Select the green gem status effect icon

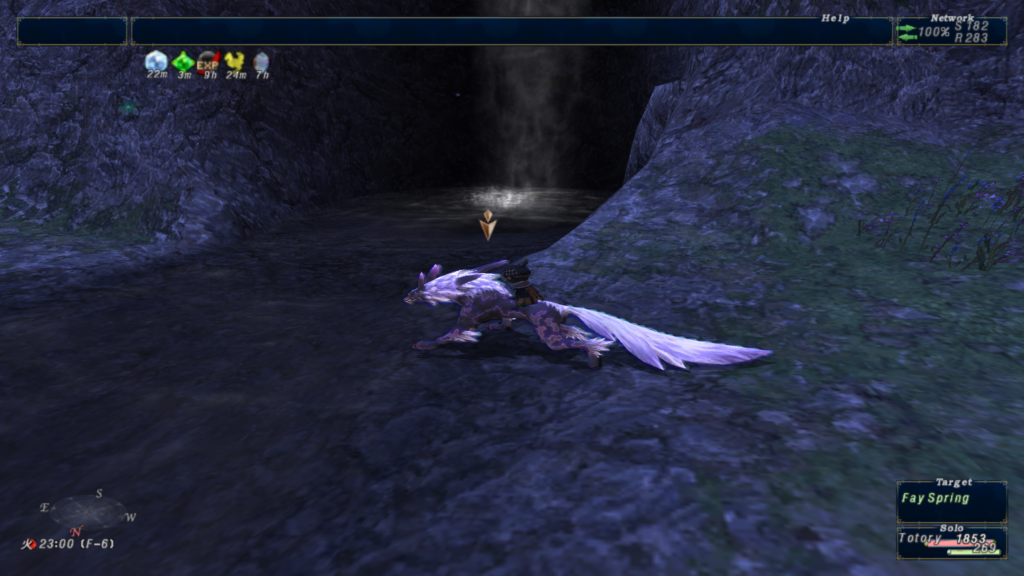tap(183, 61)
